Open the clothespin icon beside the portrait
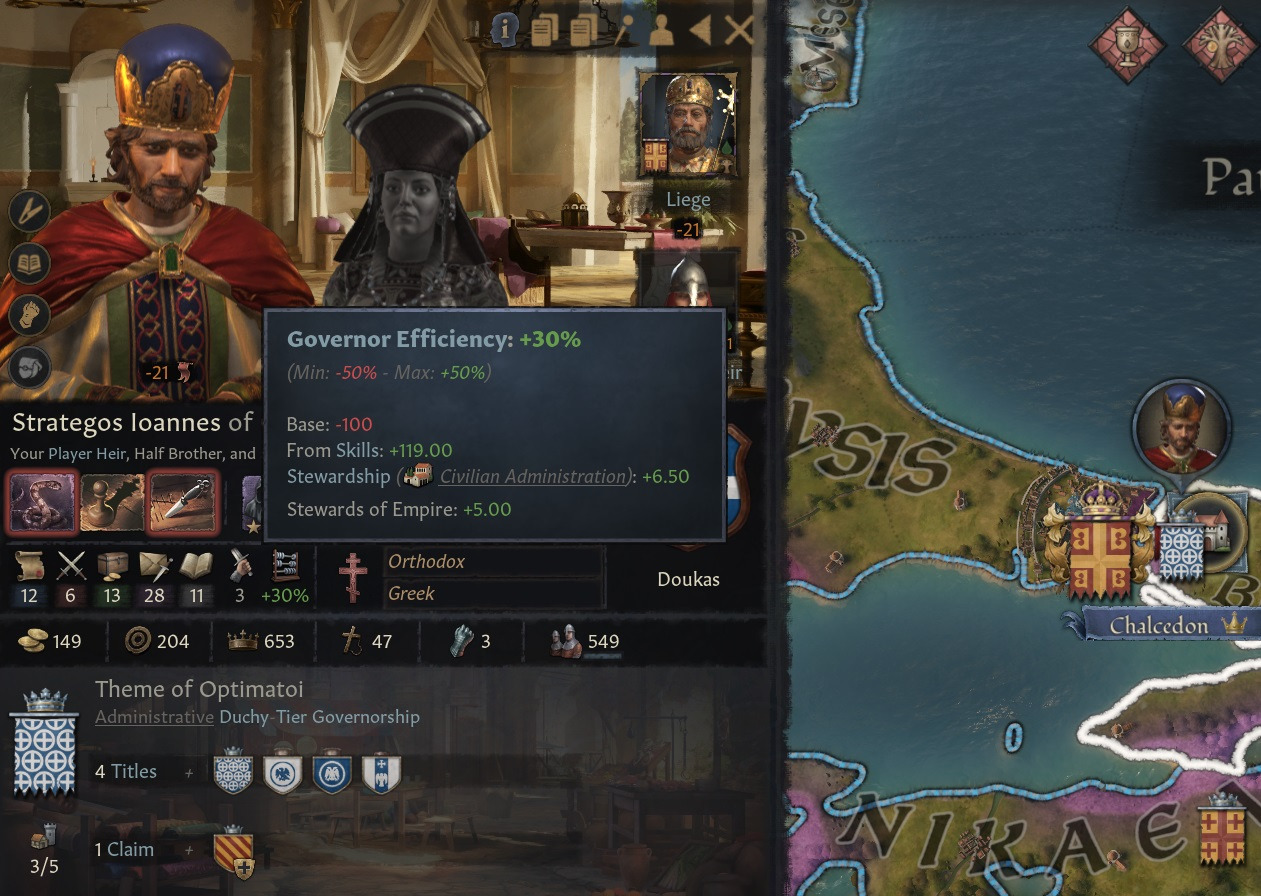This screenshot has height=896, width=1261. 29,210
